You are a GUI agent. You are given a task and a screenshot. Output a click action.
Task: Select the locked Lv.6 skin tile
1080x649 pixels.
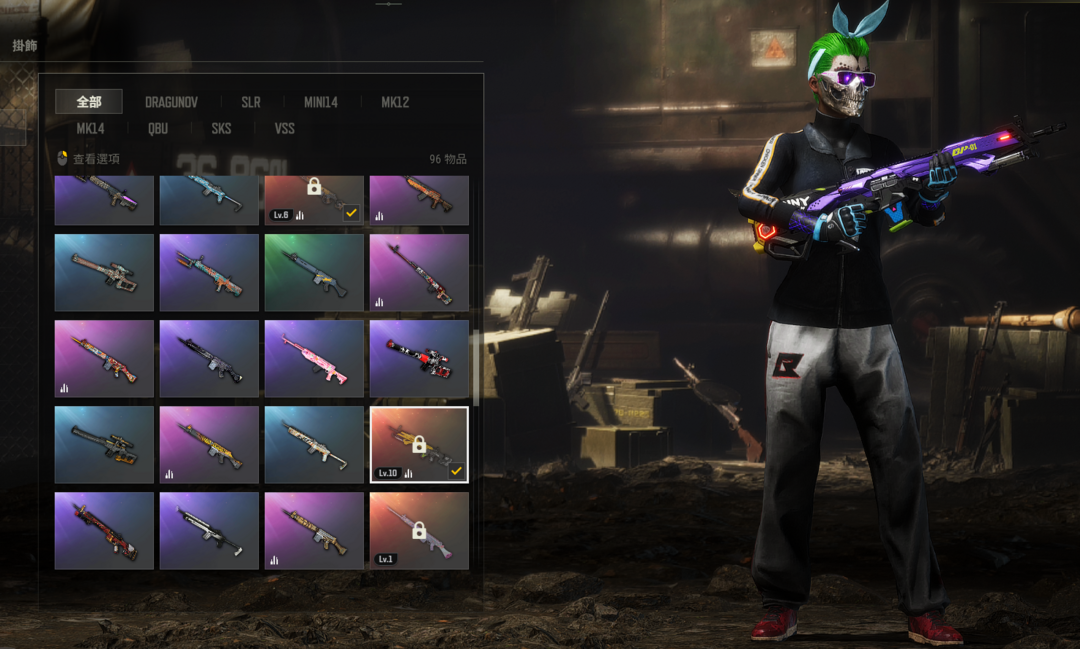coord(314,199)
